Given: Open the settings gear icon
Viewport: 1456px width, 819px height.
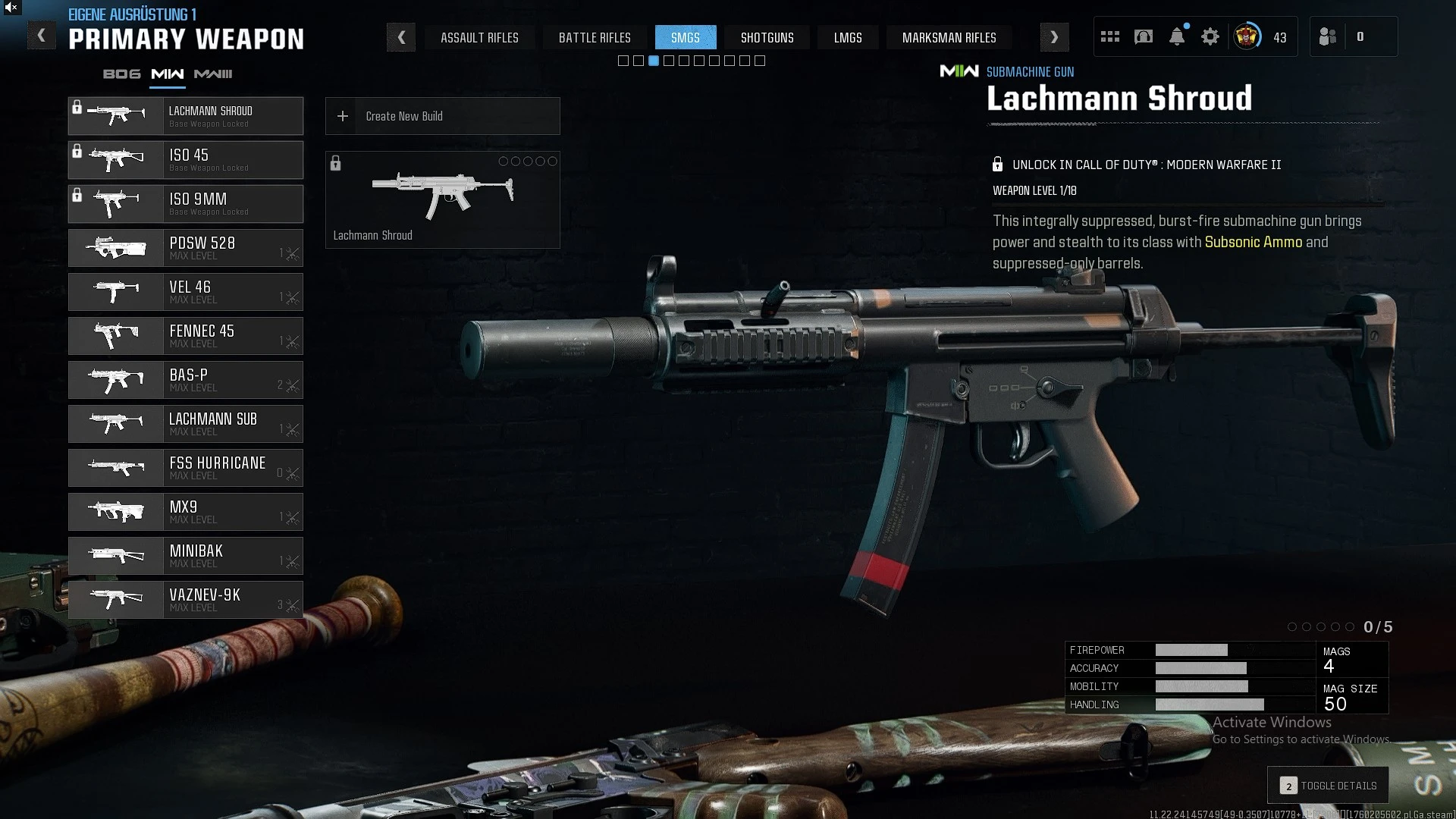Looking at the screenshot, I should pyautogui.click(x=1210, y=36).
